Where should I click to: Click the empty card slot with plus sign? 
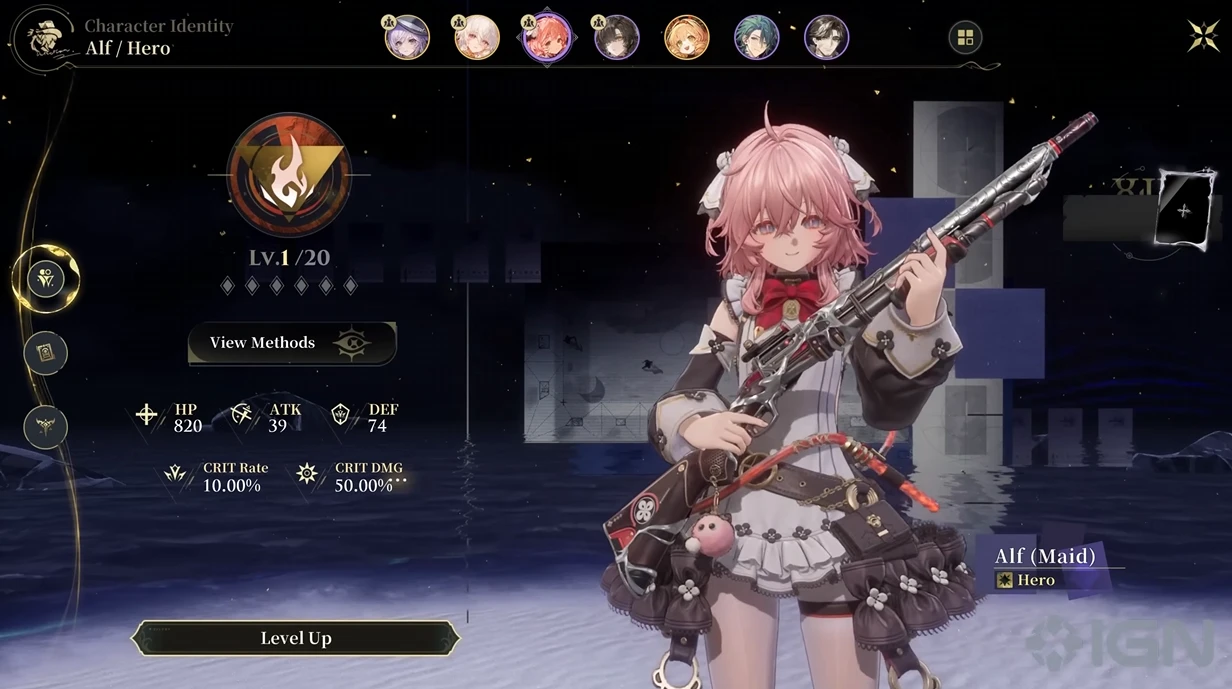tap(1185, 210)
